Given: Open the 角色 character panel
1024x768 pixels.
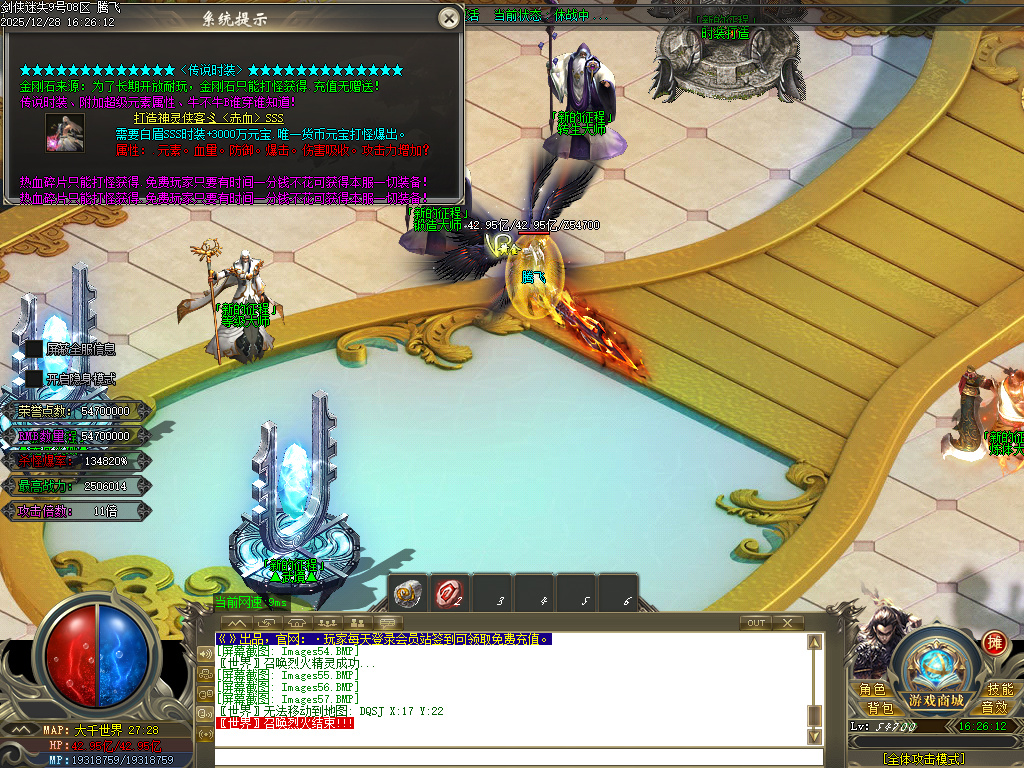Looking at the screenshot, I should tap(872, 689).
